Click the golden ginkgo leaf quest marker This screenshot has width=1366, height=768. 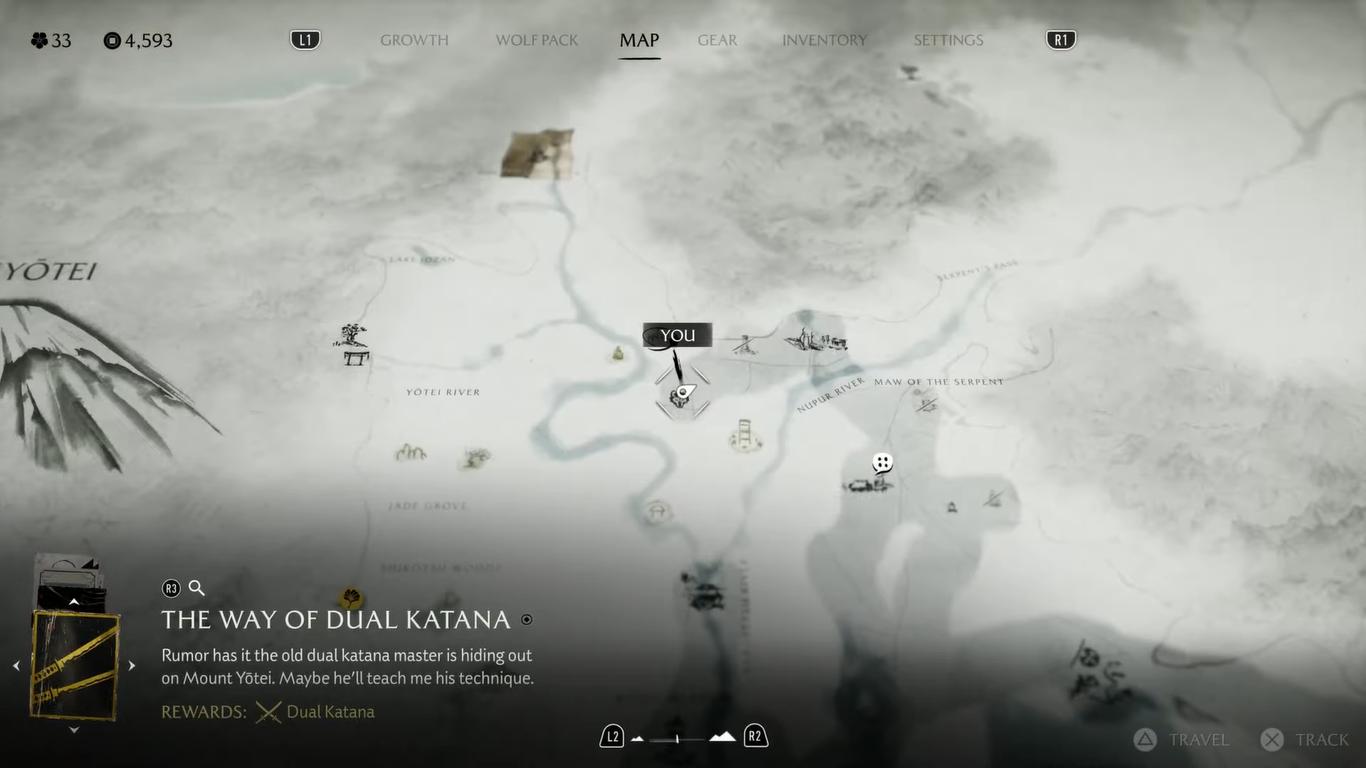point(351,598)
